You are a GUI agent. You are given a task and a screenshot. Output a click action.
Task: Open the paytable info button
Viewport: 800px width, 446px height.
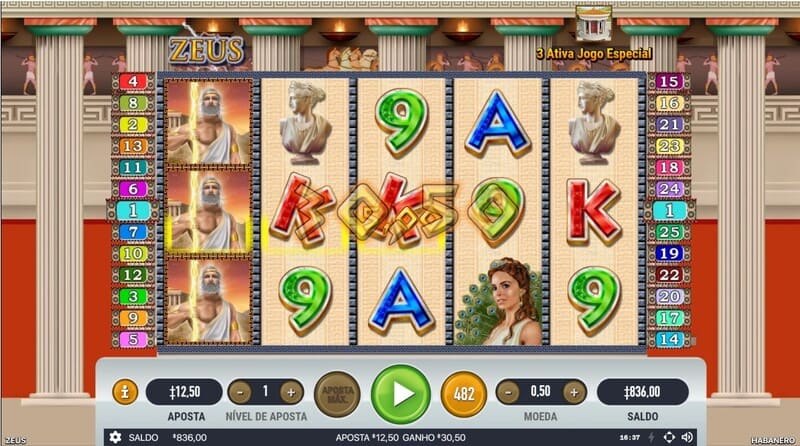(125, 392)
